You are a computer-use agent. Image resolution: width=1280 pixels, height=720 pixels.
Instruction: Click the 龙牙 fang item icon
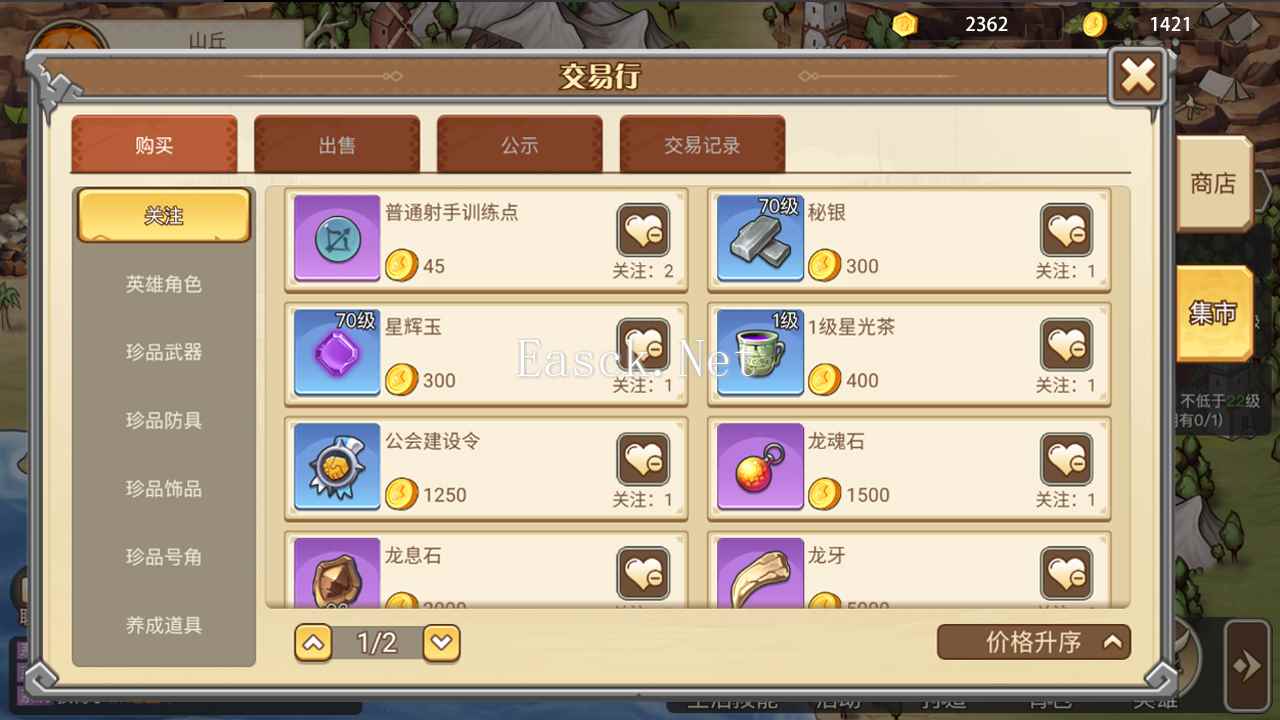(760, 575)
